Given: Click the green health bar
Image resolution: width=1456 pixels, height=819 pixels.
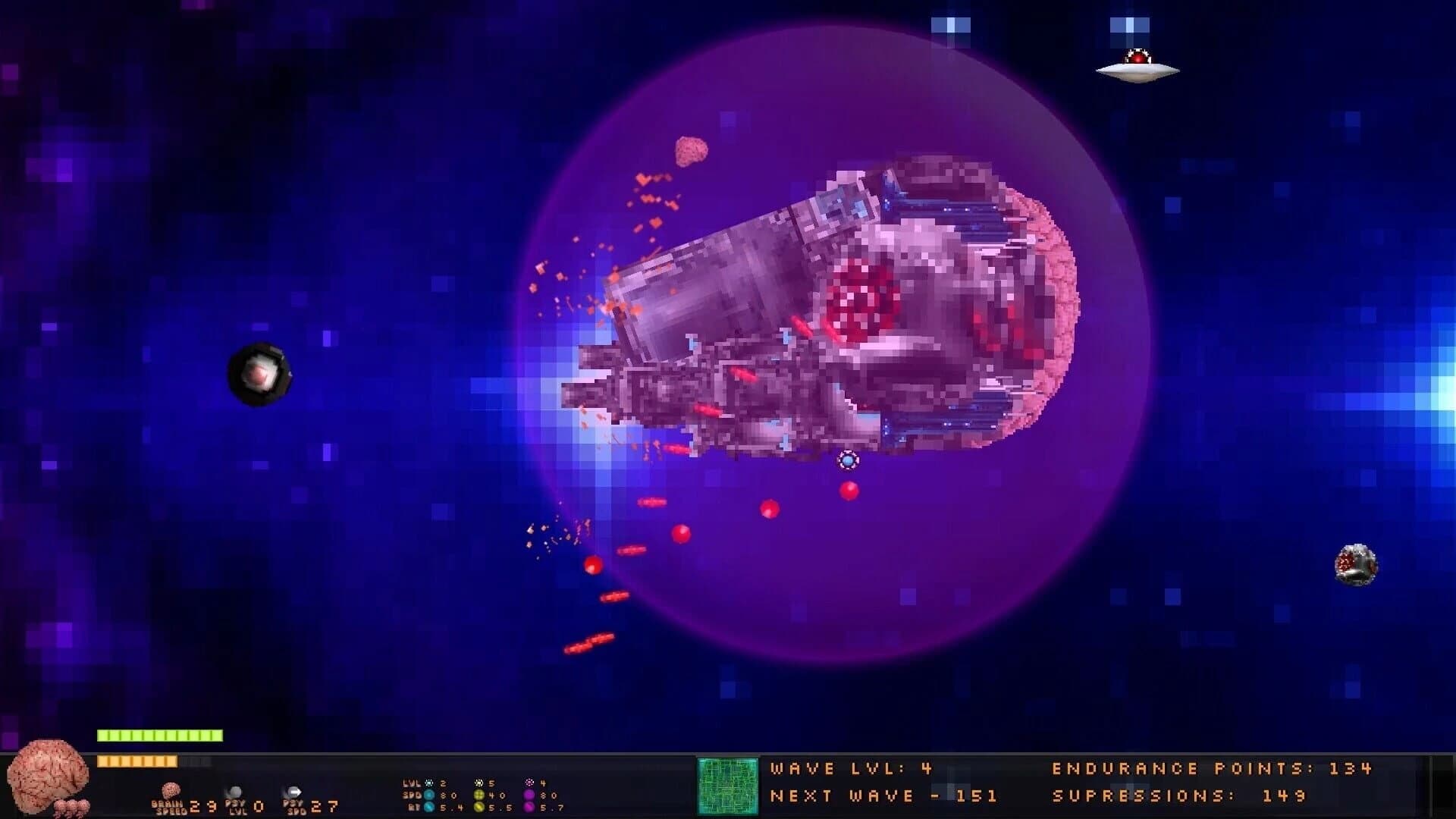Looking at the screenshot, I should pyautogui.click(x=159, y=734).
